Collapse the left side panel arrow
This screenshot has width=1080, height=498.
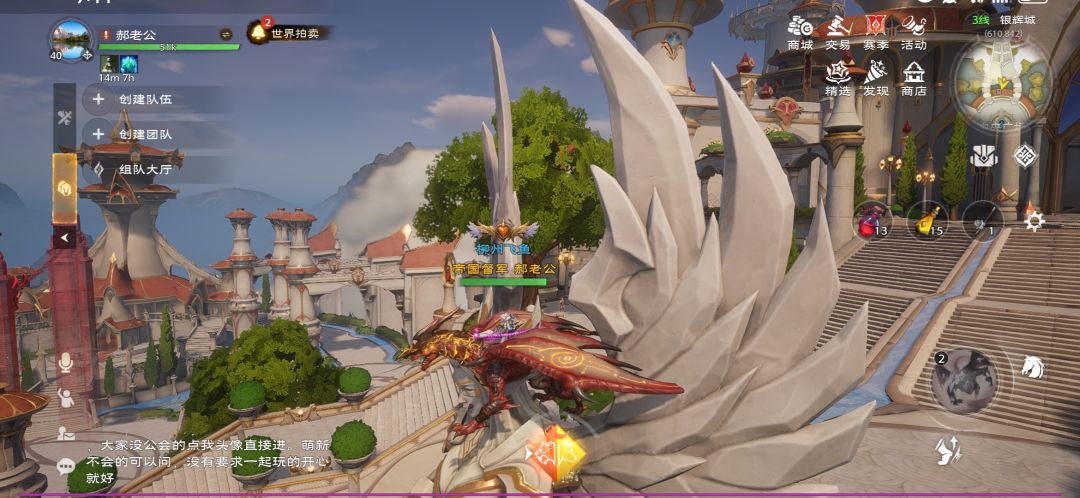point(65,238)
